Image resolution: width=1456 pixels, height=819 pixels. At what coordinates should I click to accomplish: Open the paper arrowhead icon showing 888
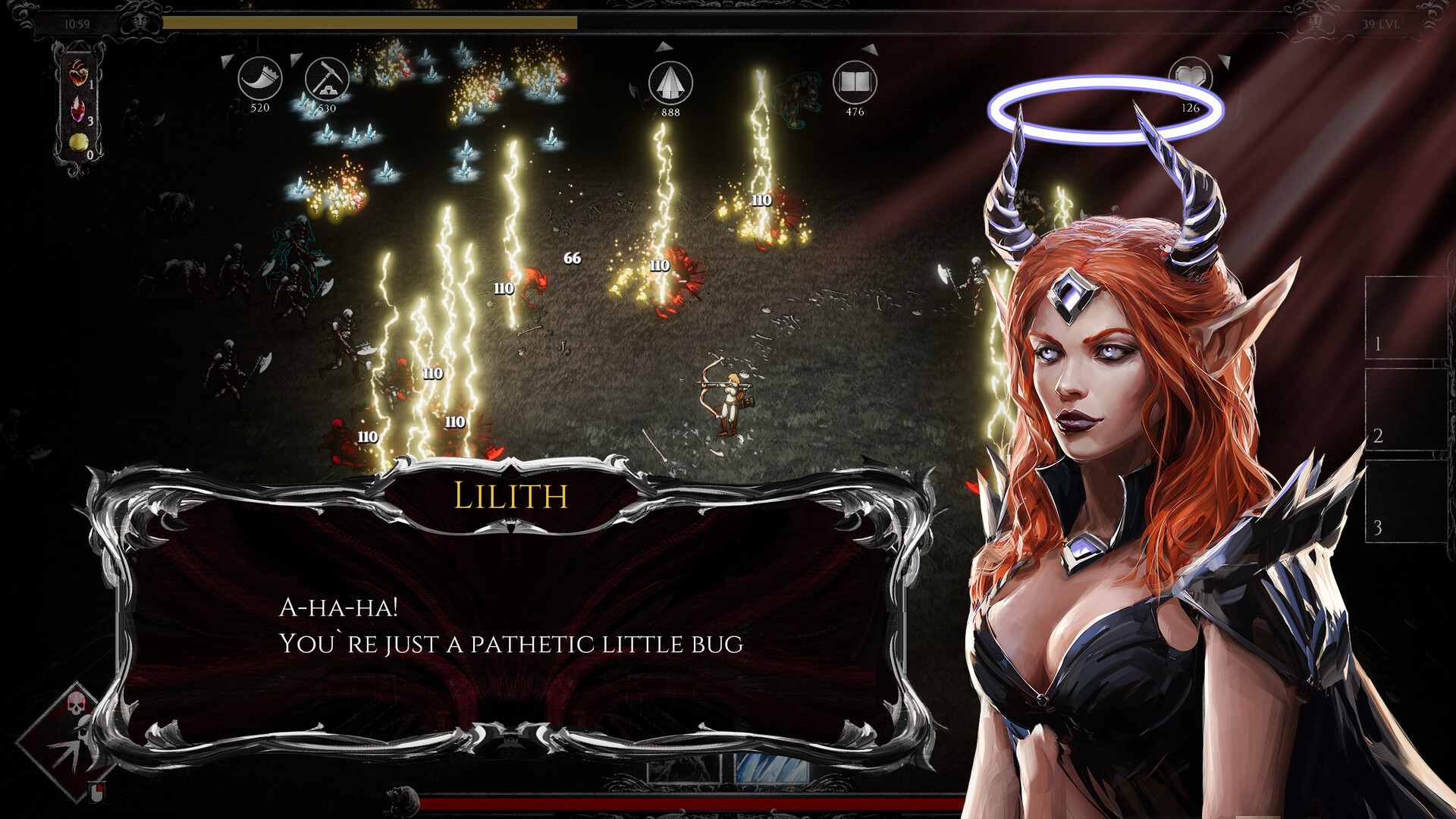coord(670,83)
